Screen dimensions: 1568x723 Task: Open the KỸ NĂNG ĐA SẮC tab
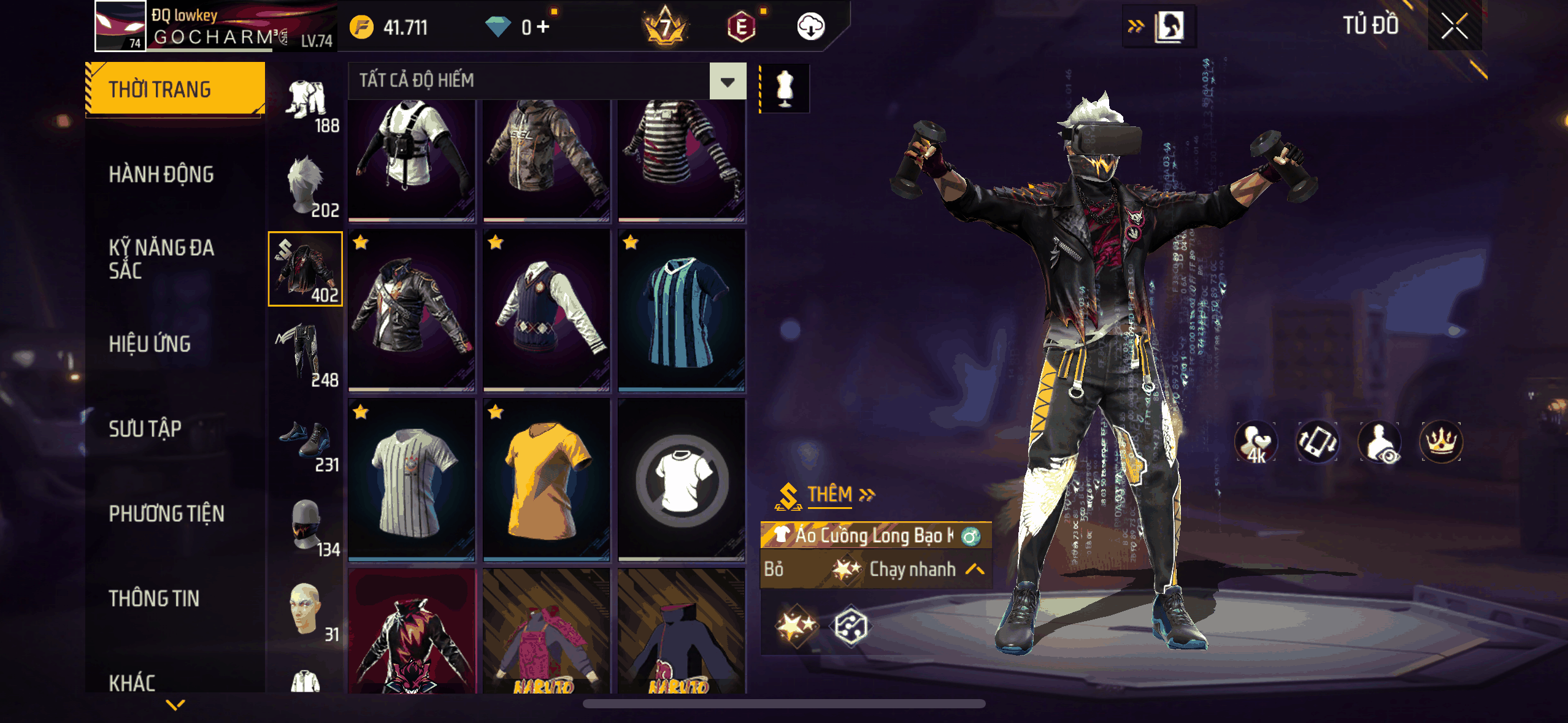pyautogui.click(x=161, y=259)
